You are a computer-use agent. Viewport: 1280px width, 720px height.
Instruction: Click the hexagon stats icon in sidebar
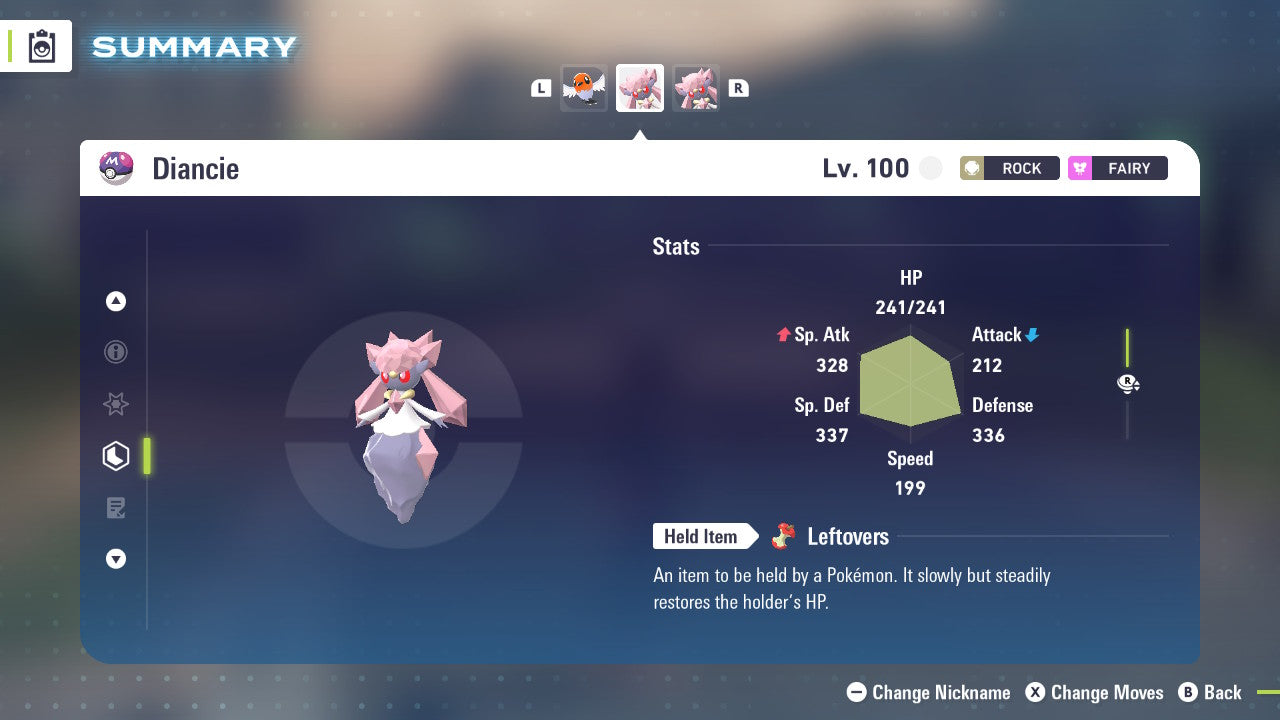(116, 455)
